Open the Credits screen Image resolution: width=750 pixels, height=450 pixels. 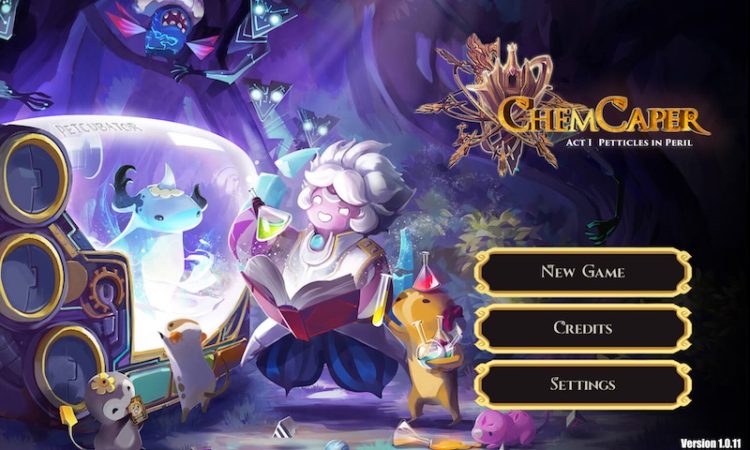point(582,328)
